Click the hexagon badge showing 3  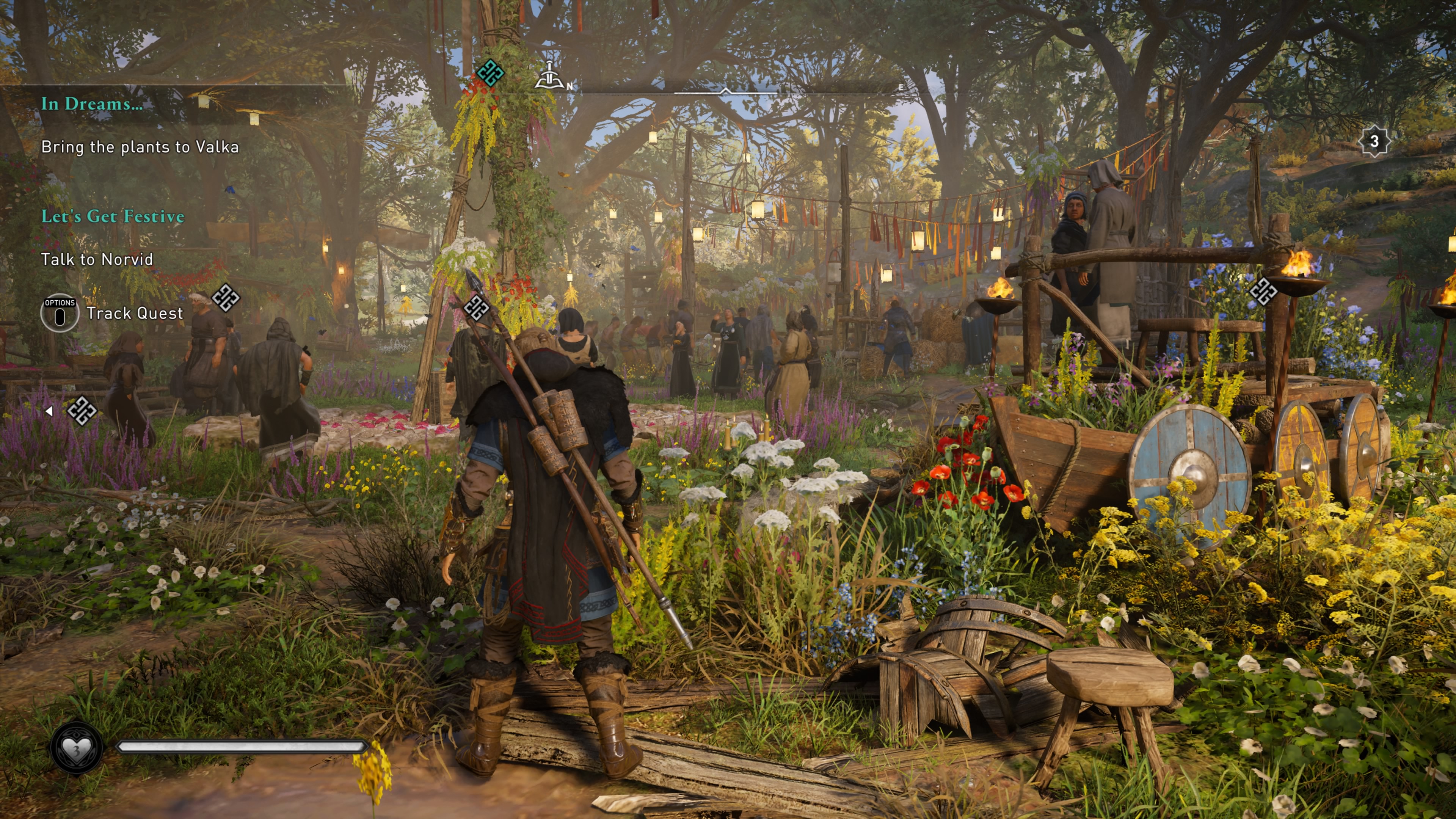1373,141
